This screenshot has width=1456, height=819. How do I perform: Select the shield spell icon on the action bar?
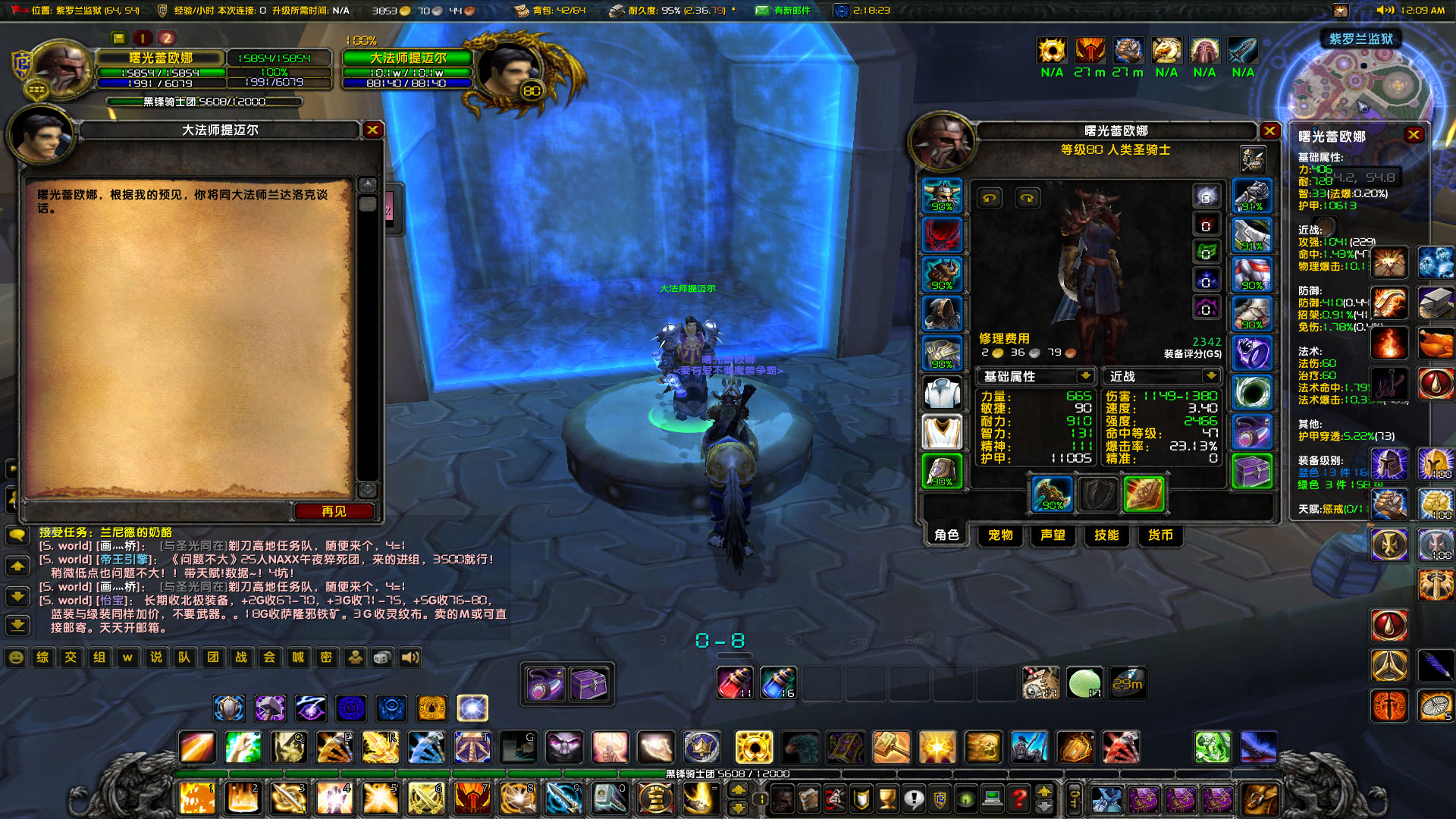(x=229, y=708)
